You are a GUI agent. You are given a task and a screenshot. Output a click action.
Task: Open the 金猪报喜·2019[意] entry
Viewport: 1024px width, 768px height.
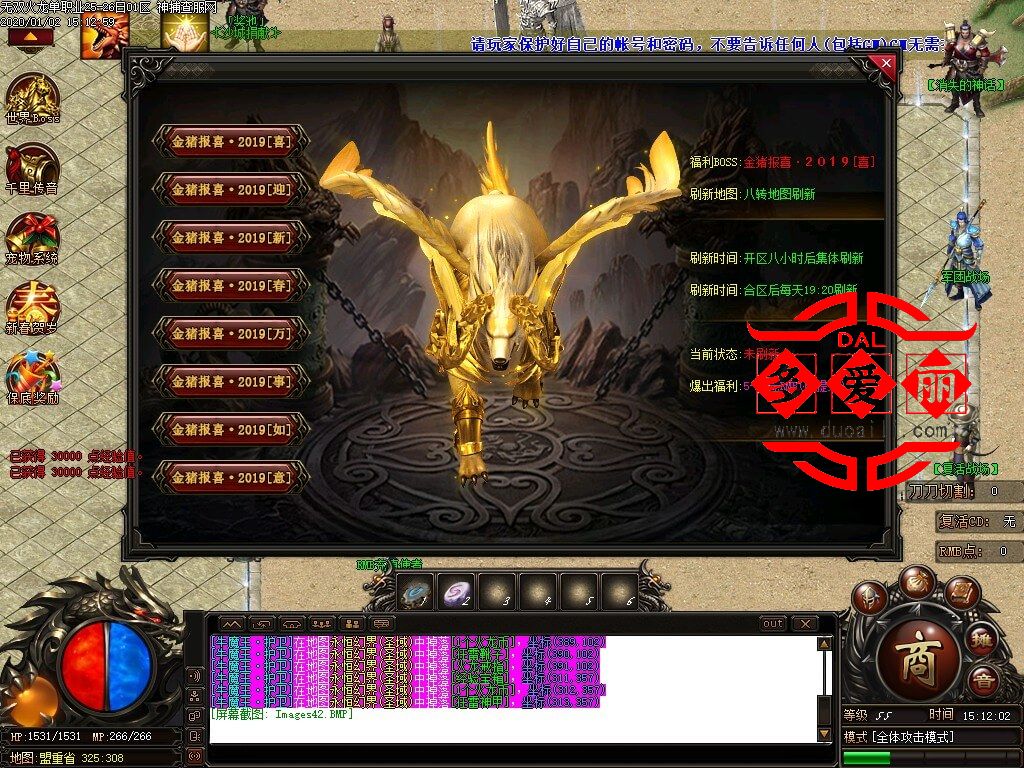click(231, 478)
